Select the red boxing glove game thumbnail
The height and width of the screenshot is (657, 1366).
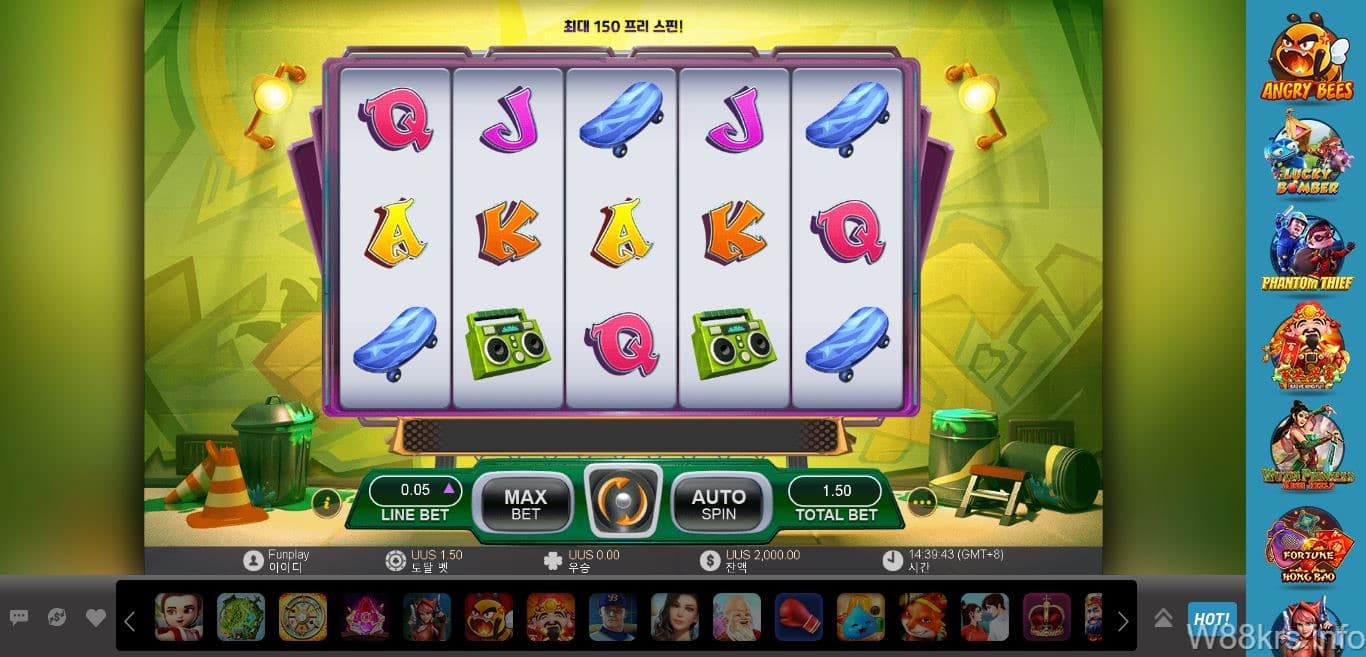click(x=799, y=617)
